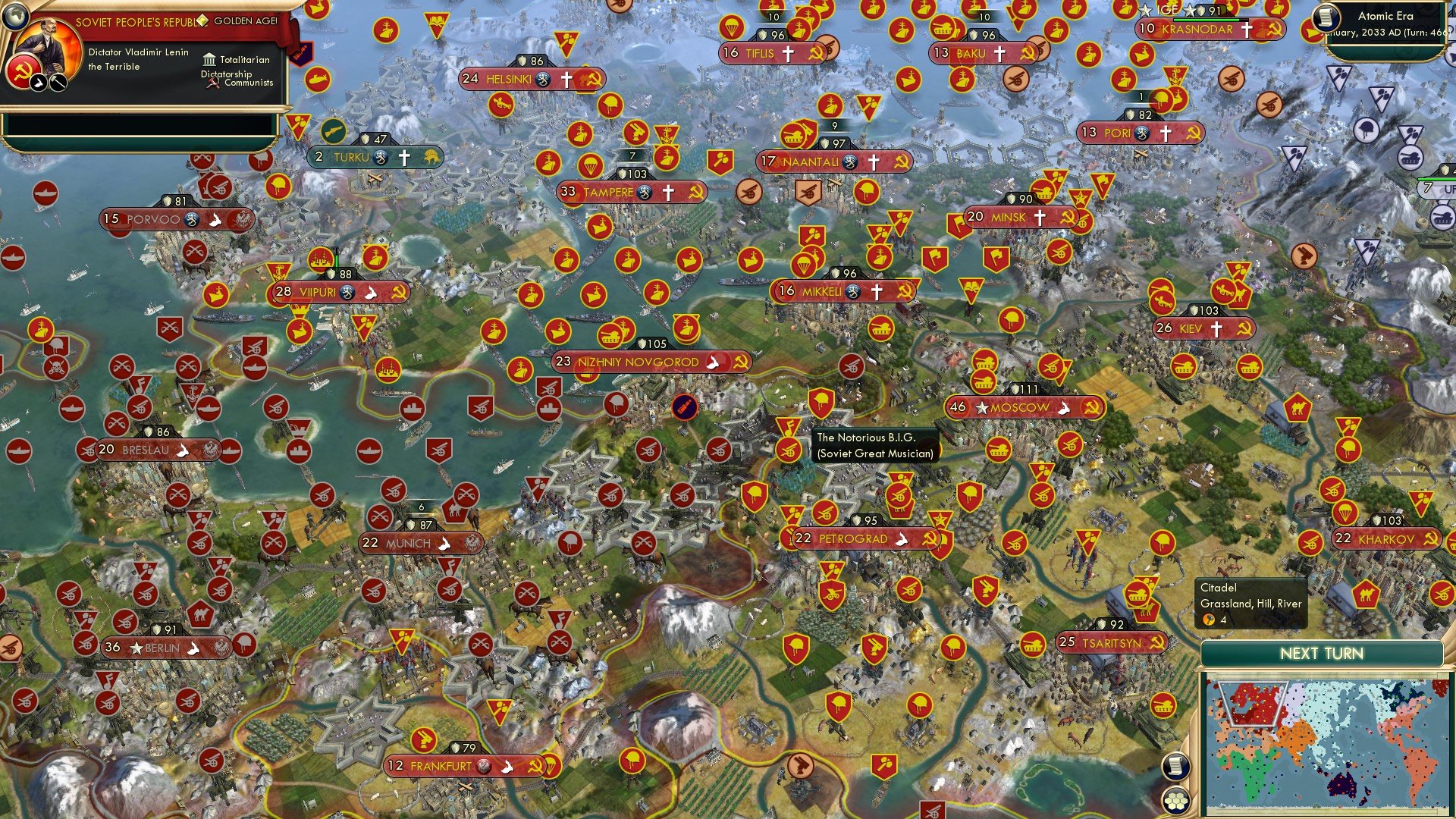This screenshot has height=819, width=1456.
Task: Toggle strategic view with the hex grid icon
Action: point(1176,800)
